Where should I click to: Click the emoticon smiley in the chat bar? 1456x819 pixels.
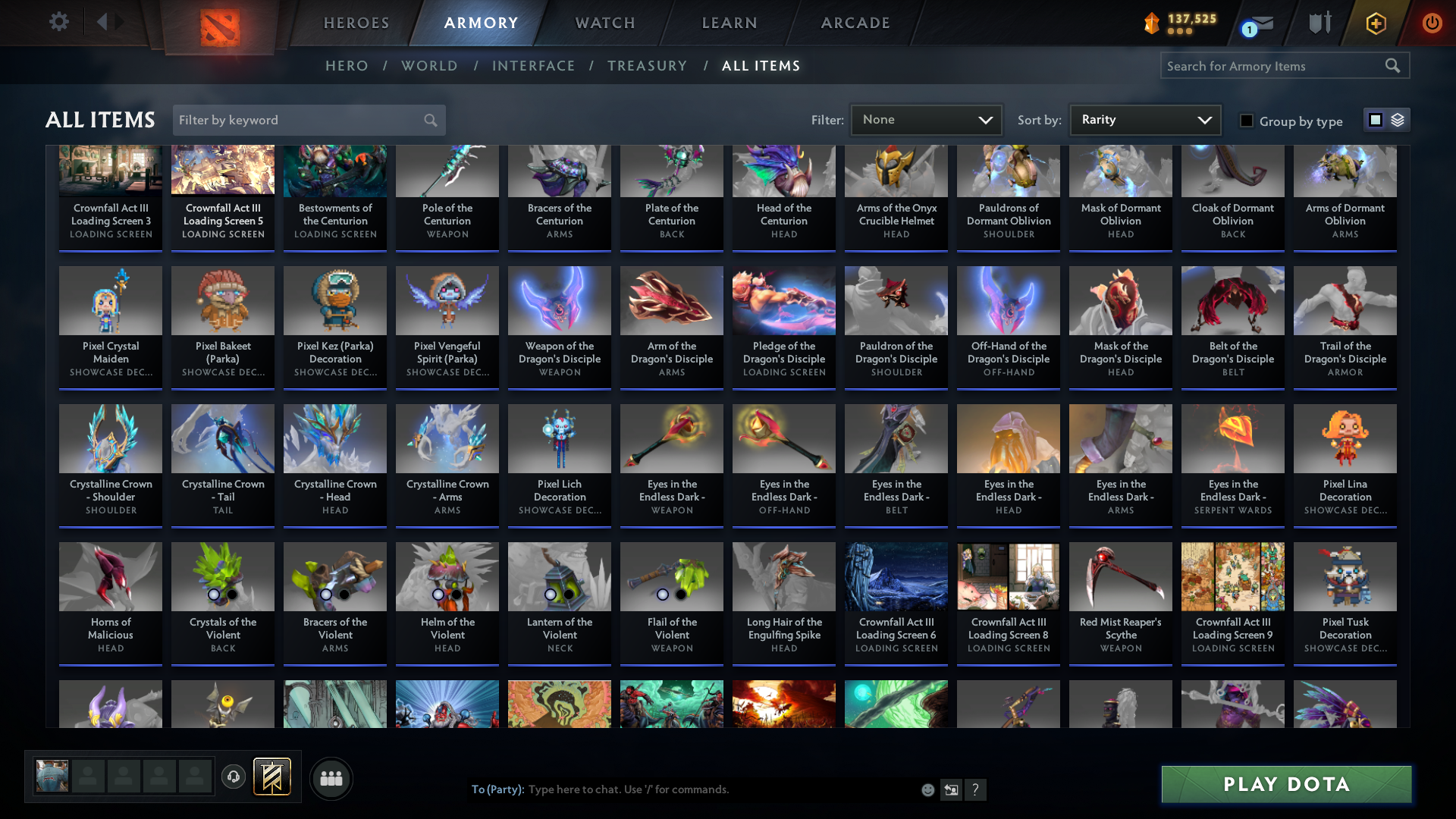927,789
